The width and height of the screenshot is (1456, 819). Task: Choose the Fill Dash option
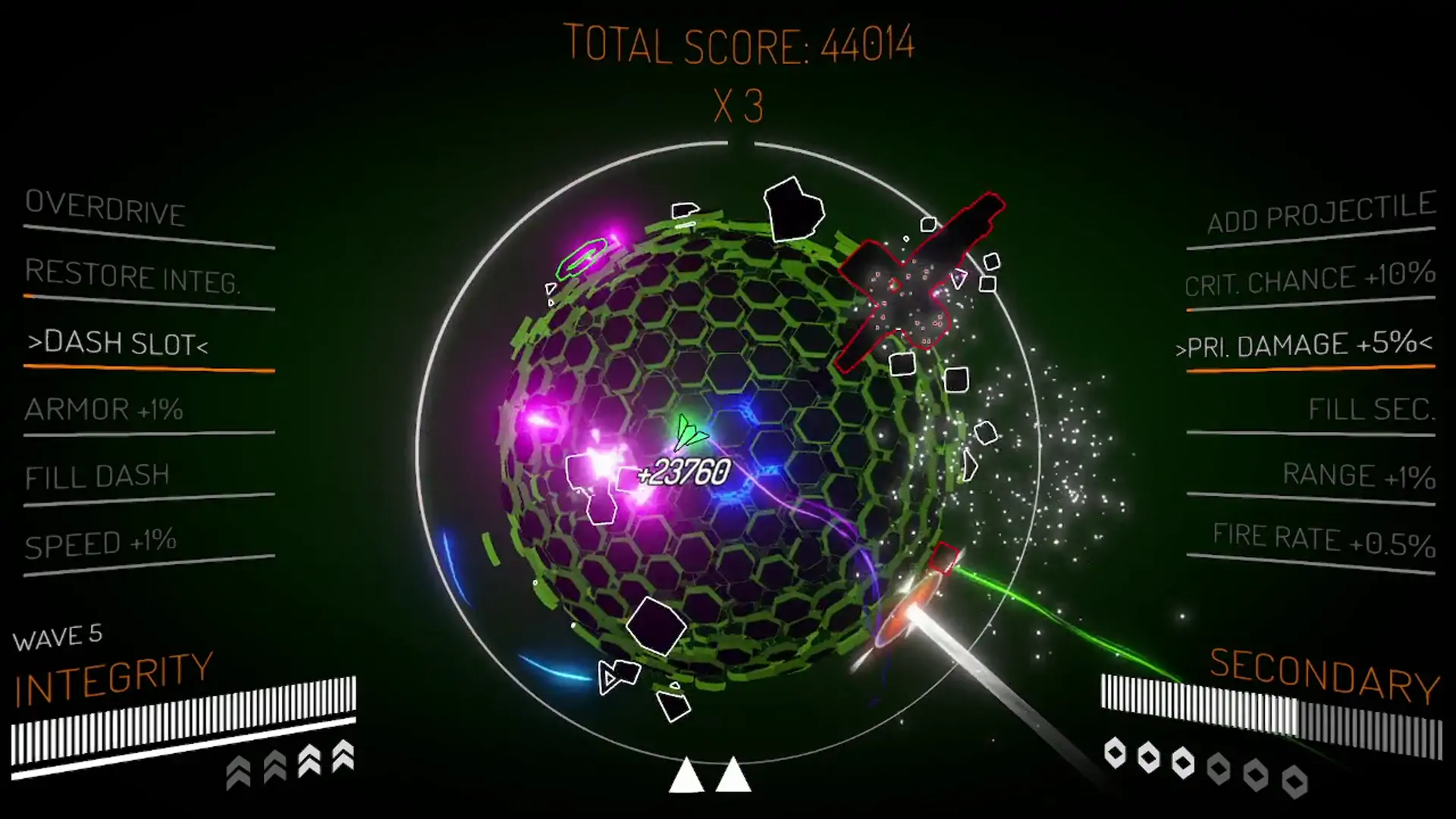click(x=97, y=476)
